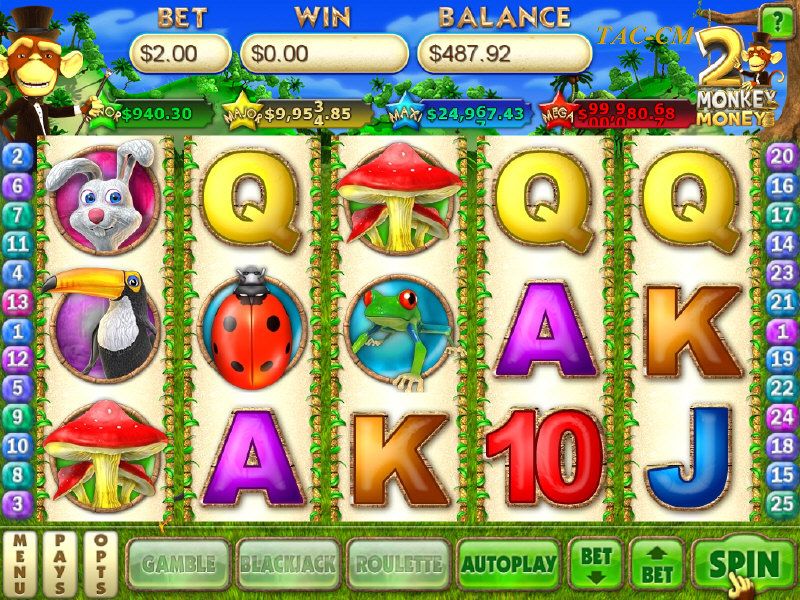800x600 pixels.
Task: Choose payline number 2 marker
Action: click(18, 155)
